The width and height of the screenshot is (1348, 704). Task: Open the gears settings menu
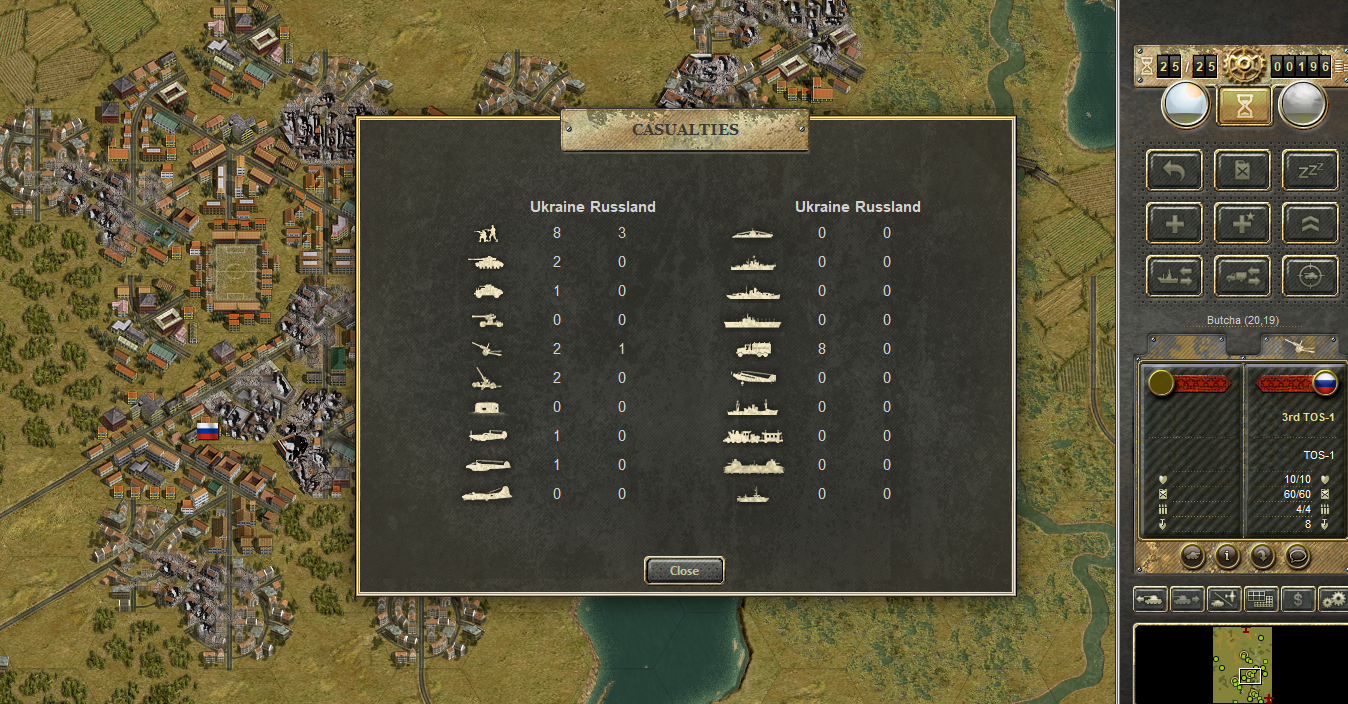coord(1333,598)
